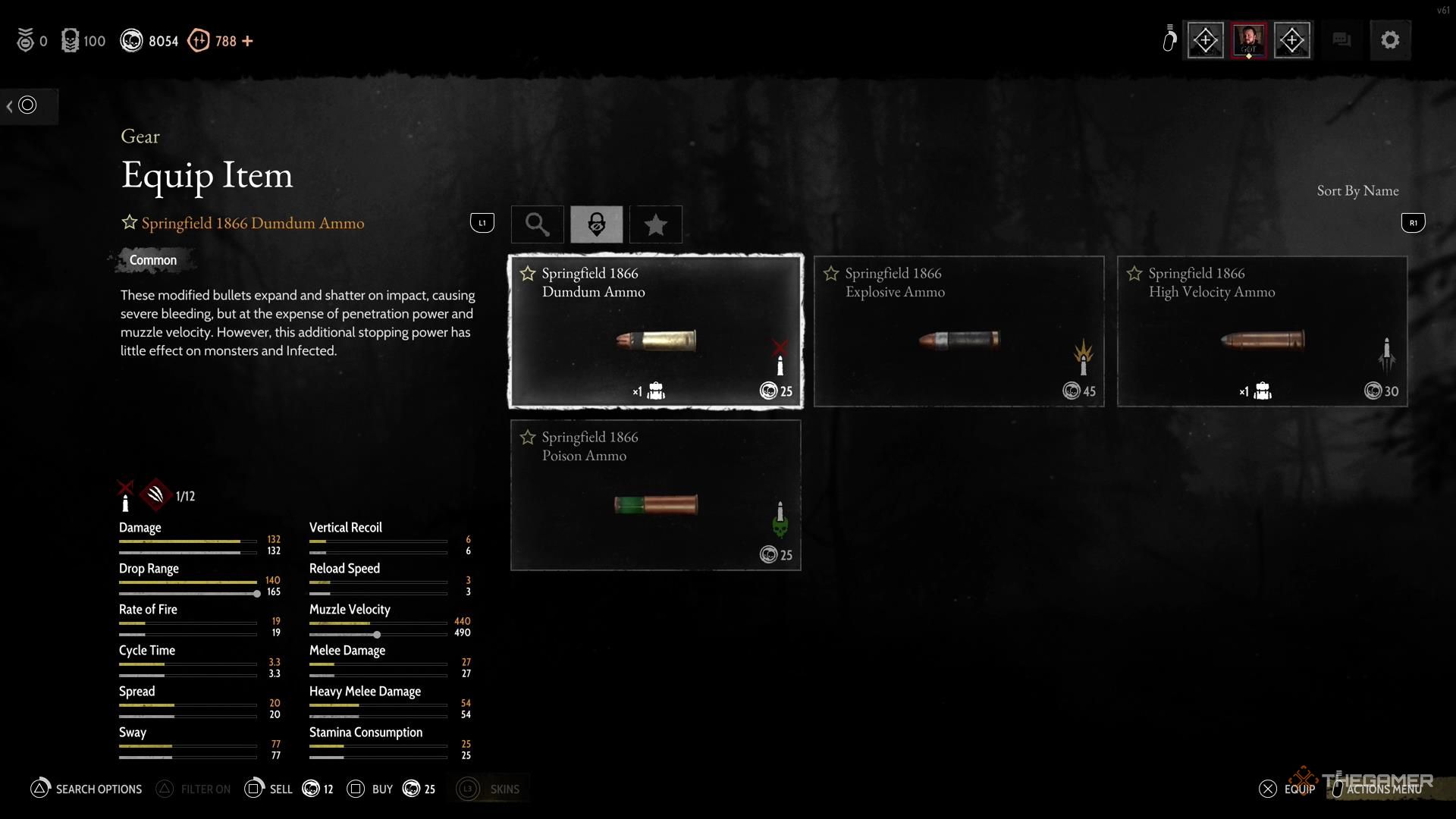The height and width of the screenshot is (819, 1456).
Task: Select the lock filter icon
Action: (597, 224)
